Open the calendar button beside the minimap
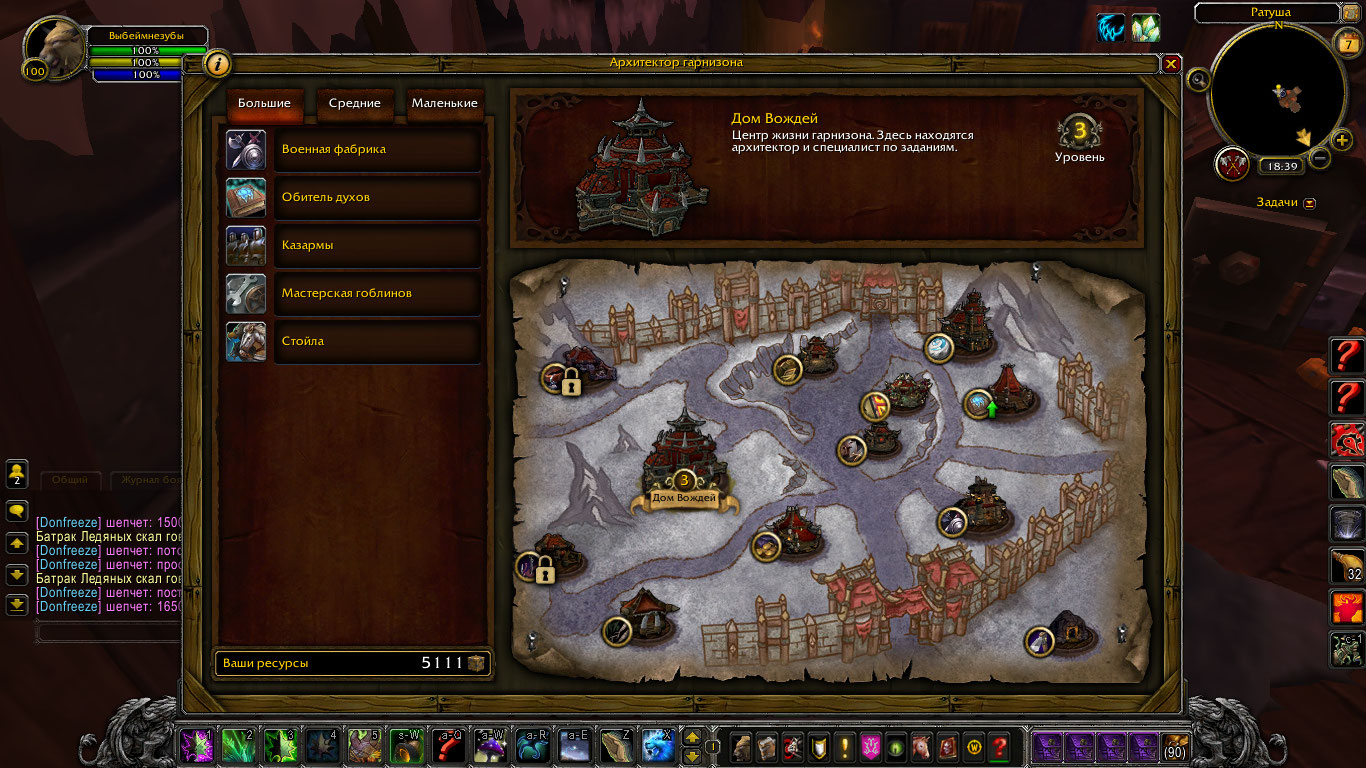 click(x=1346, y=42)
